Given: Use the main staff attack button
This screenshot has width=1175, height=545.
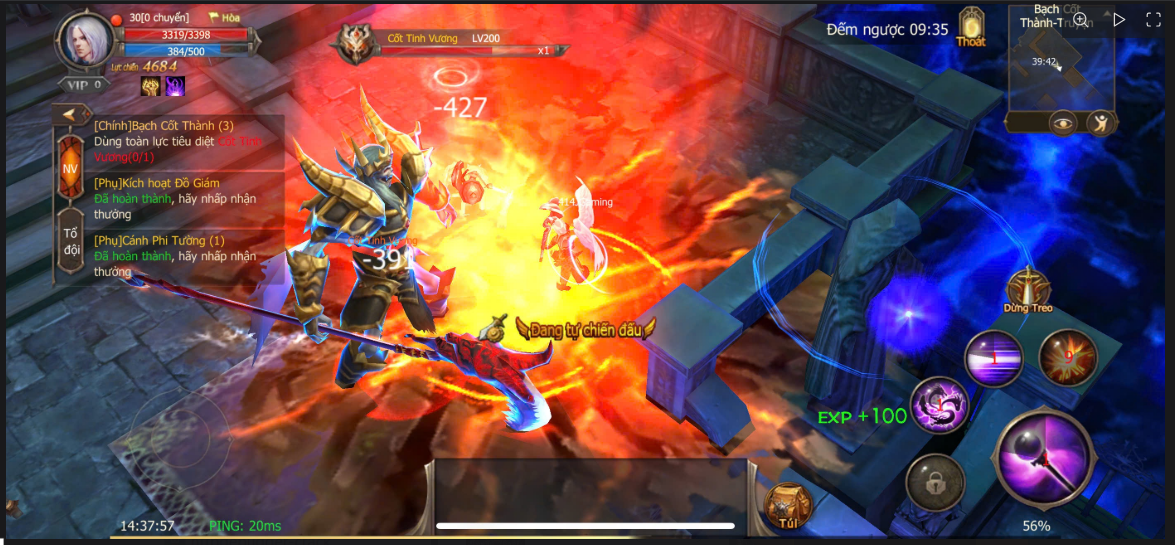Looking at the screenshot, I should pos(1044,459).
